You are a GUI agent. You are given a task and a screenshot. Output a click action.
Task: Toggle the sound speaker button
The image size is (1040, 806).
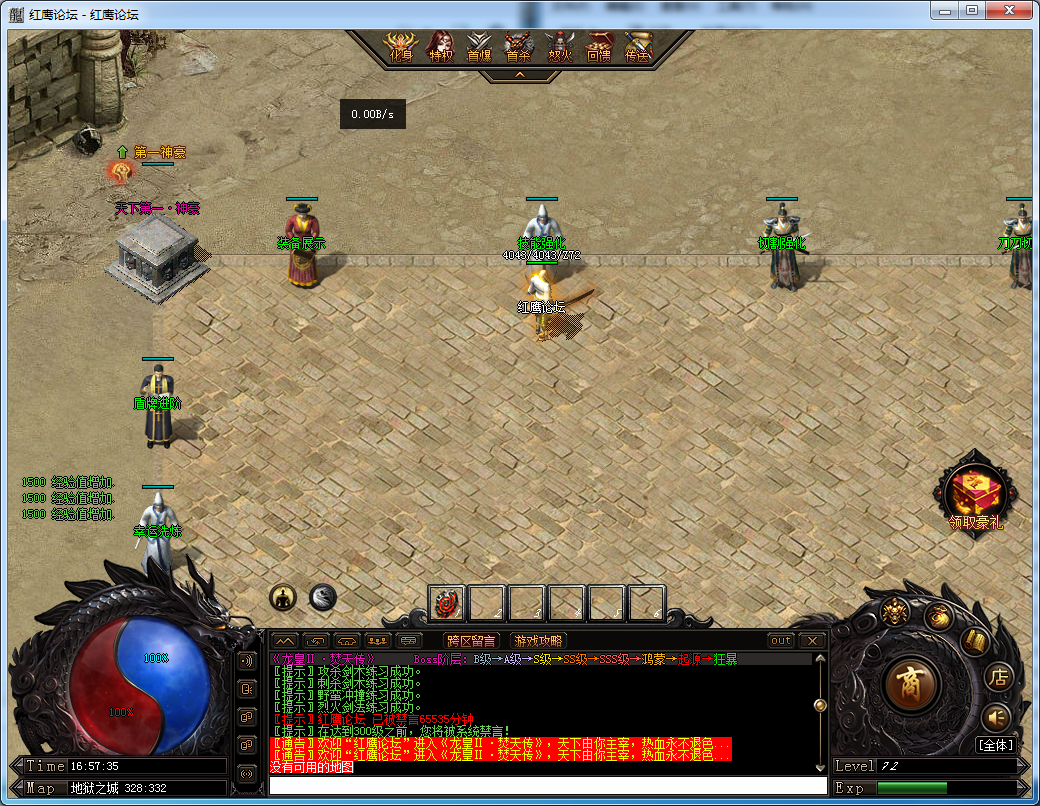coord(996,717)
